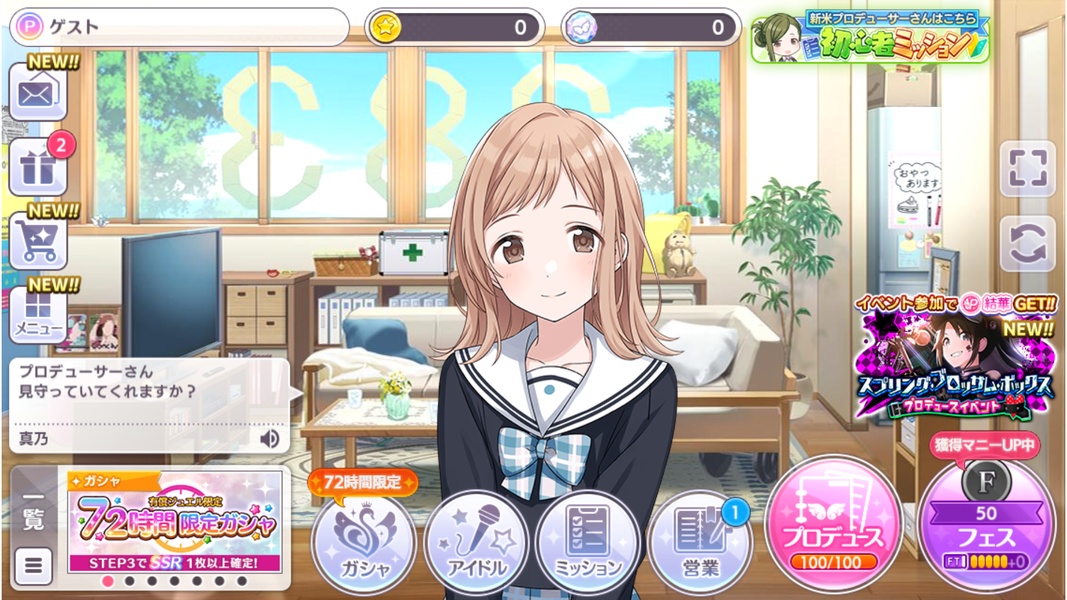Enter the フェス festival mode
This screenshot has height=600, width=1067.
[986, 527]
